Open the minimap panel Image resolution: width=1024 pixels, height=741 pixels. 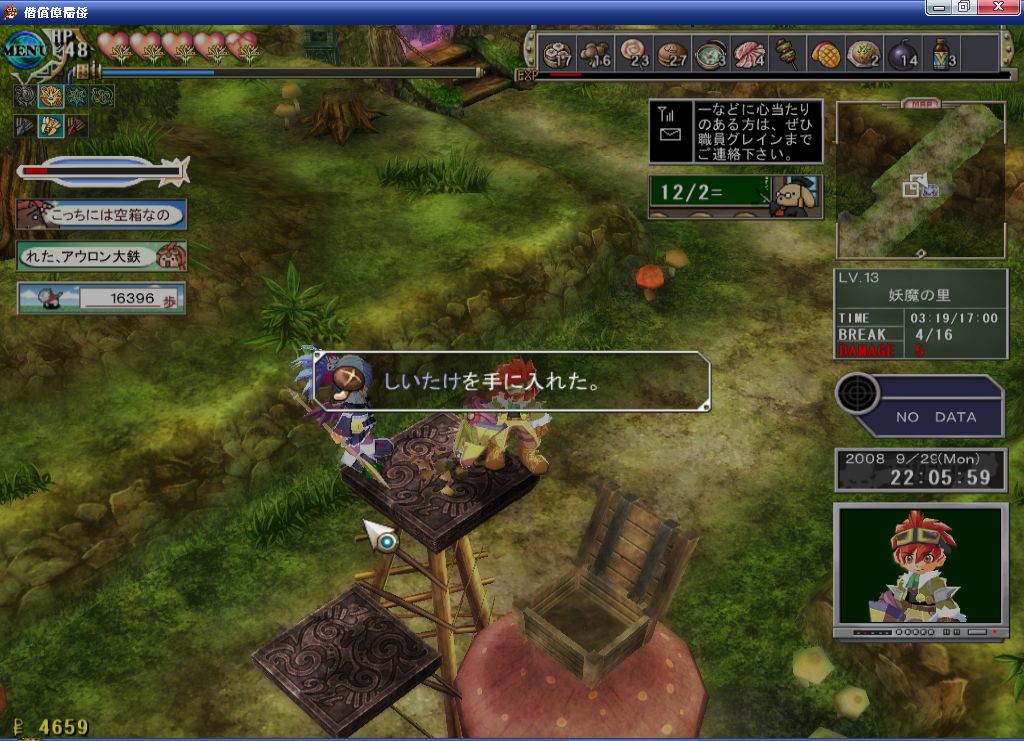pos(920,180)
